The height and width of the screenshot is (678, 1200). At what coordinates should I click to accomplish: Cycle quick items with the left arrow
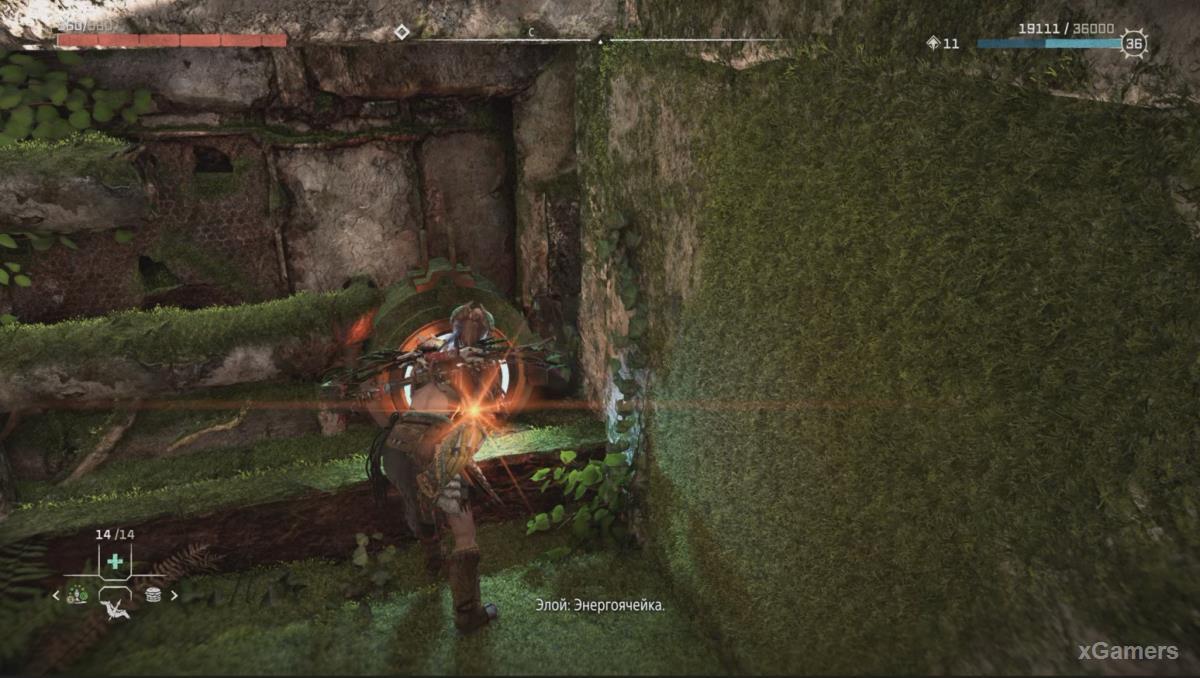57,596
